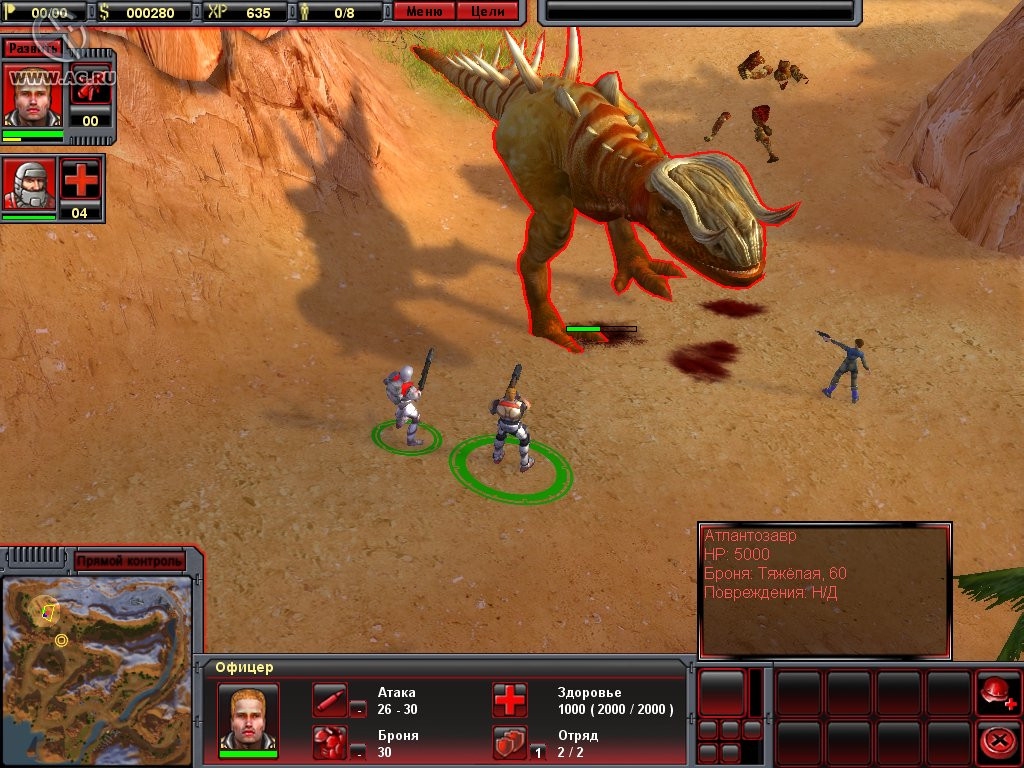The width and height of the screenshot is (1024, 768).
Task: Click the Офицер portrait in info panel
Action: click(248, 716)
